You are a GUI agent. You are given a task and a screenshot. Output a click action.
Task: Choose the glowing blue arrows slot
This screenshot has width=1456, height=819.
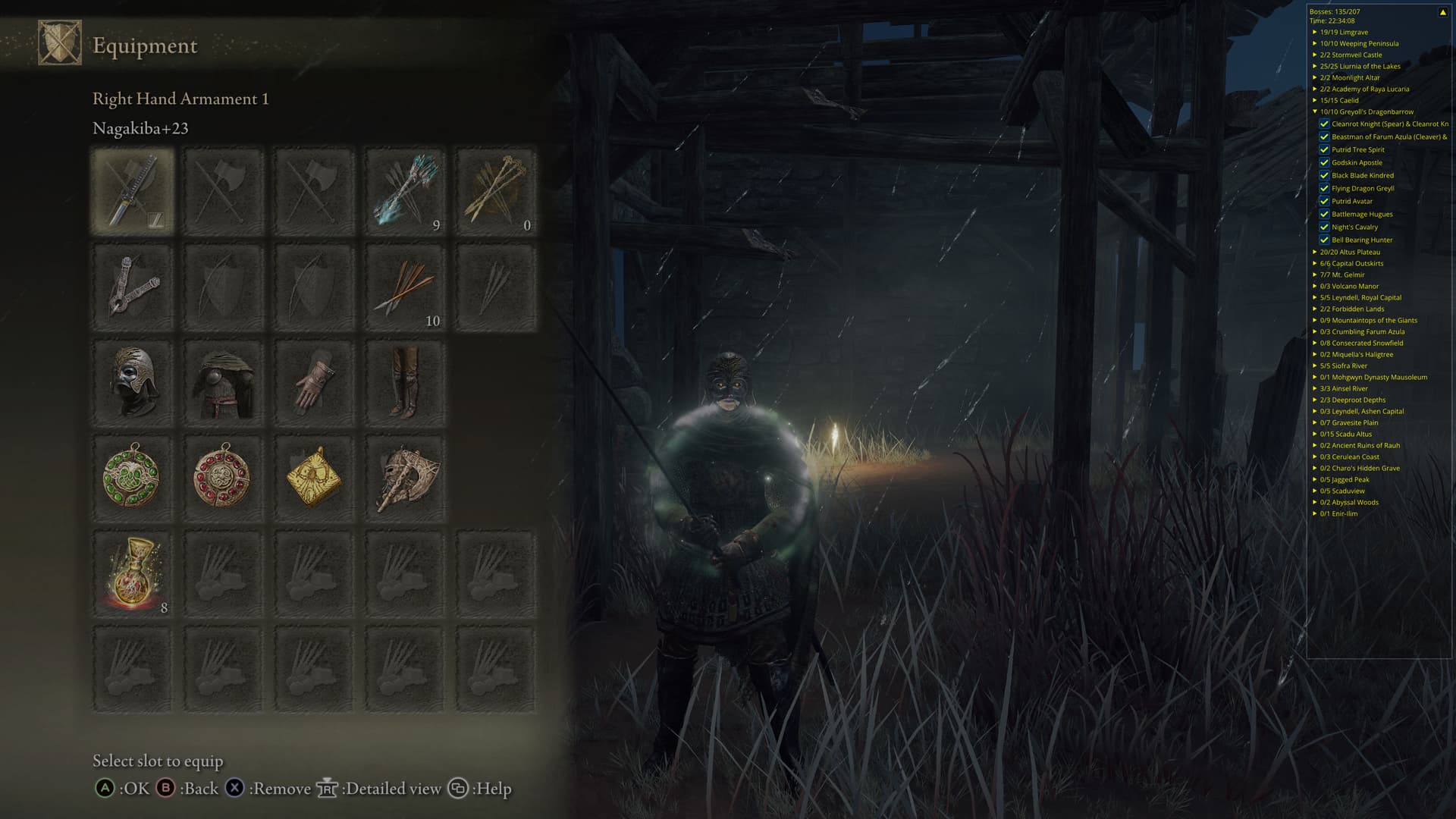click(x=405, y=190)
